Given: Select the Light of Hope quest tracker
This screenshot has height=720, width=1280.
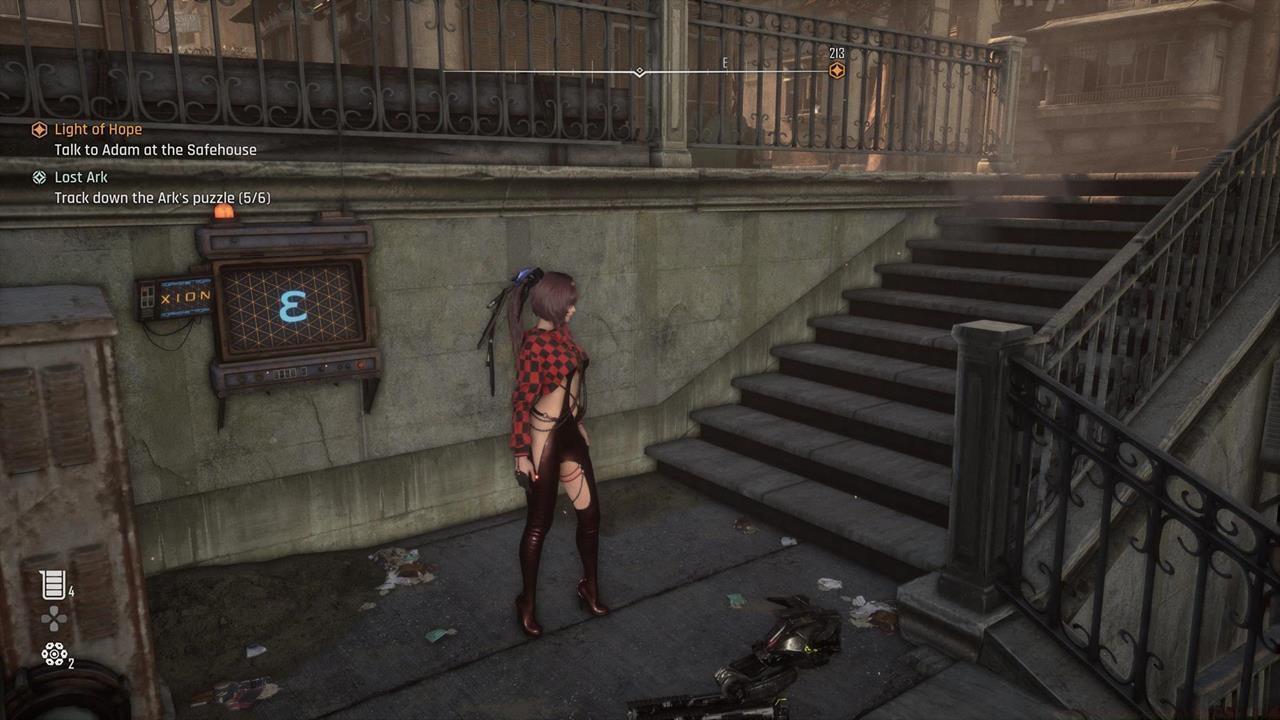Looking at the screenshot, I should tap(98, 130).
